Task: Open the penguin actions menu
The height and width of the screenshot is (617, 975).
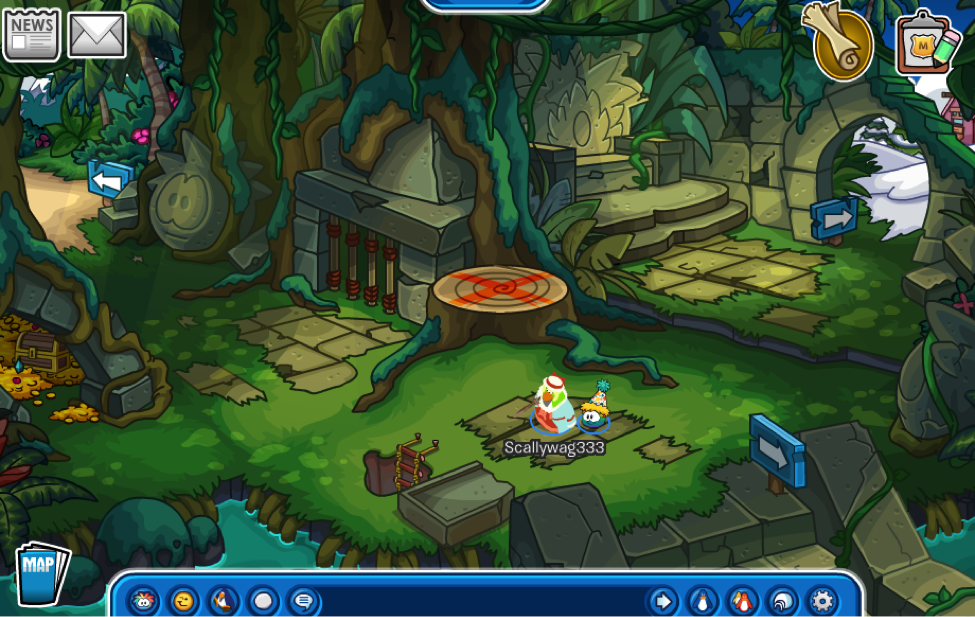Action: (x=223, y=601)
